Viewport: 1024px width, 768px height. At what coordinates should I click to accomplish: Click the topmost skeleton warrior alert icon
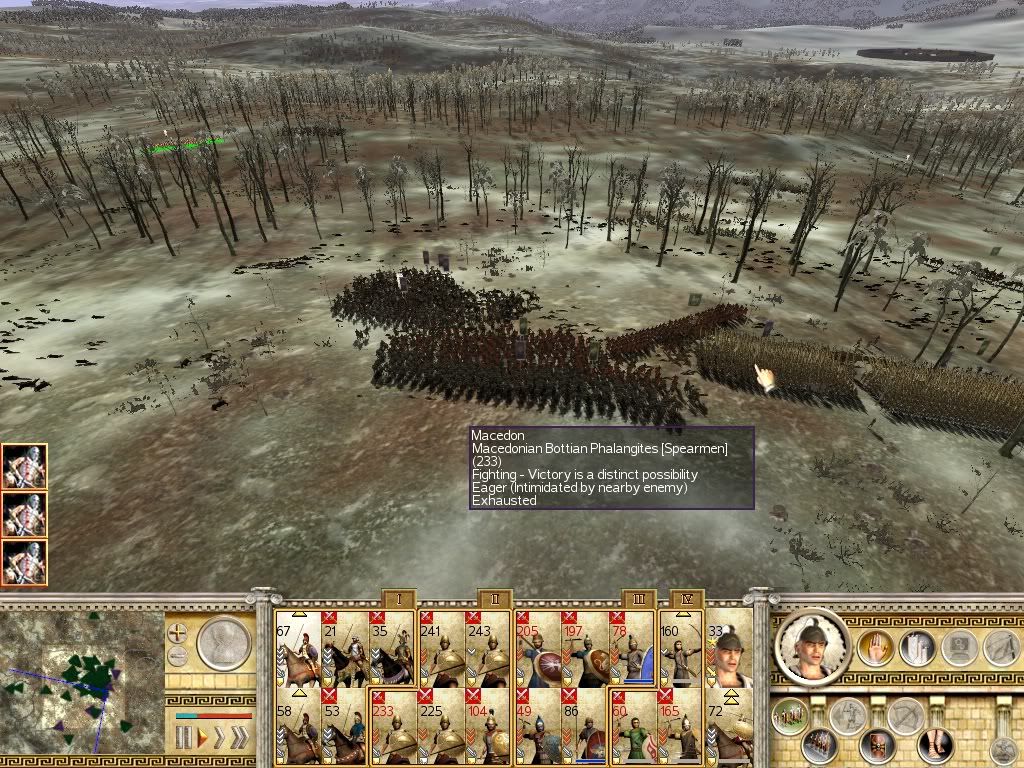tap(24, 466)
